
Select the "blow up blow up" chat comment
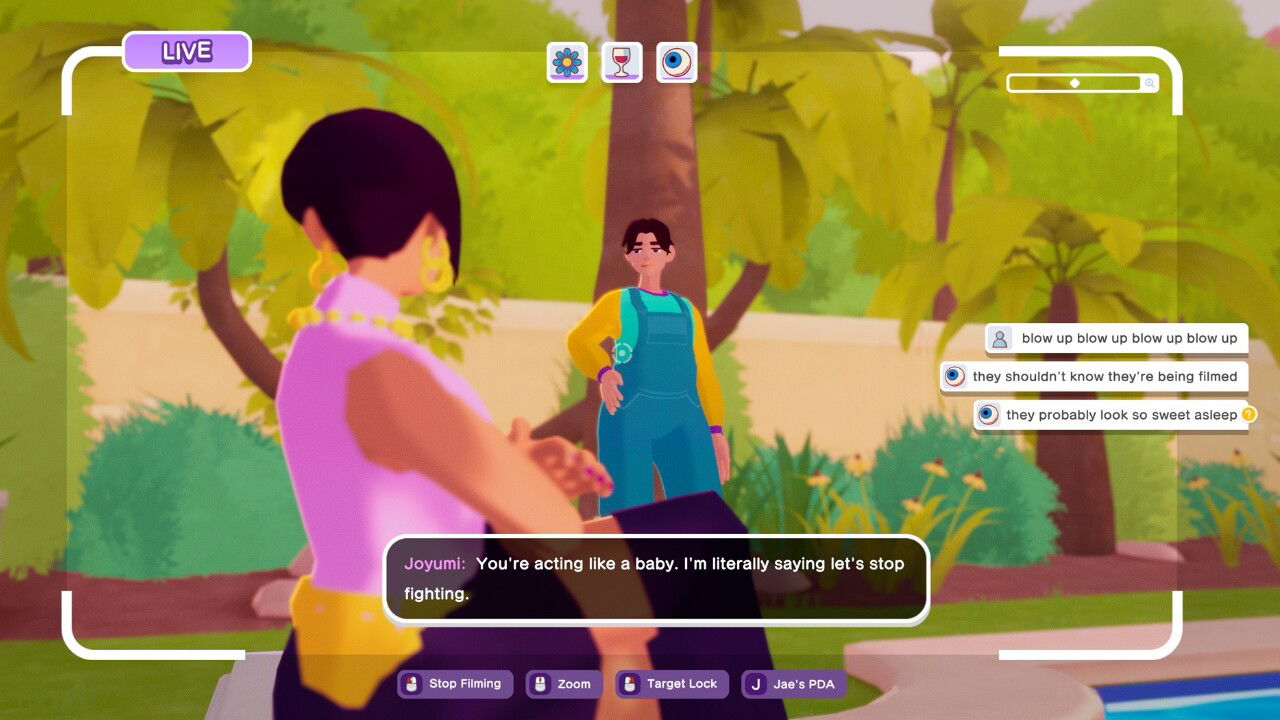[x=1117, y=339]
